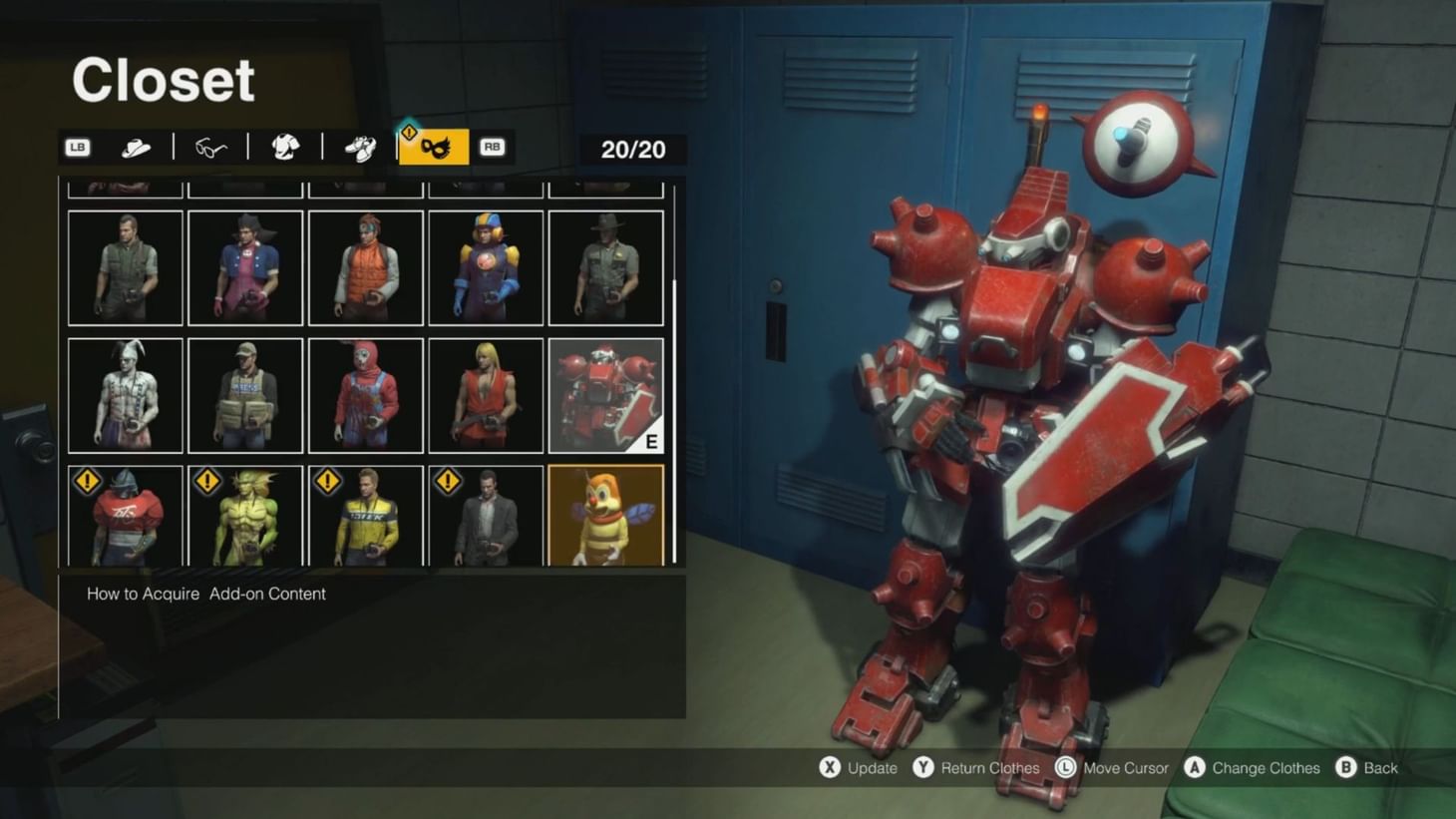Switch to the hat category

click(137, 147)
